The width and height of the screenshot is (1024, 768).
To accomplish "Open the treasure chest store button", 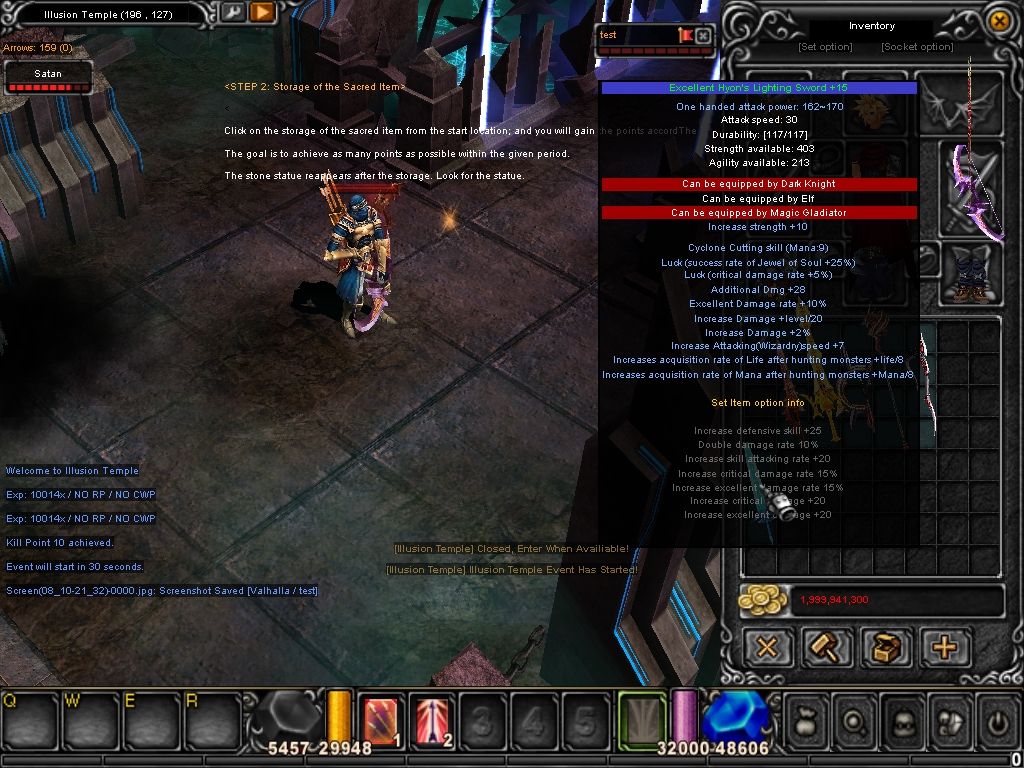I will pos(886,647).
